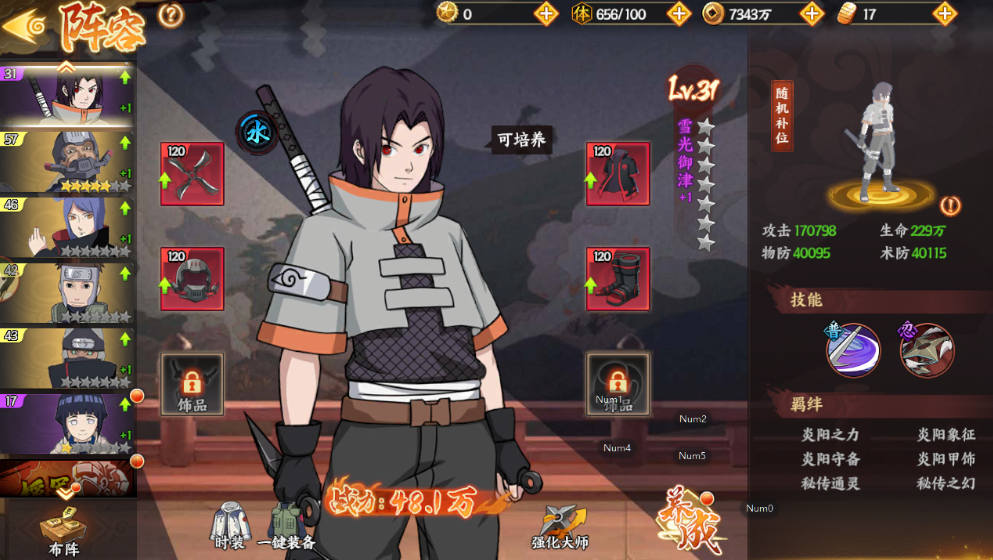This screenshot has height=560, width=993.
Task: Open the helmet equipment slot
Action: tap(192, 279)
